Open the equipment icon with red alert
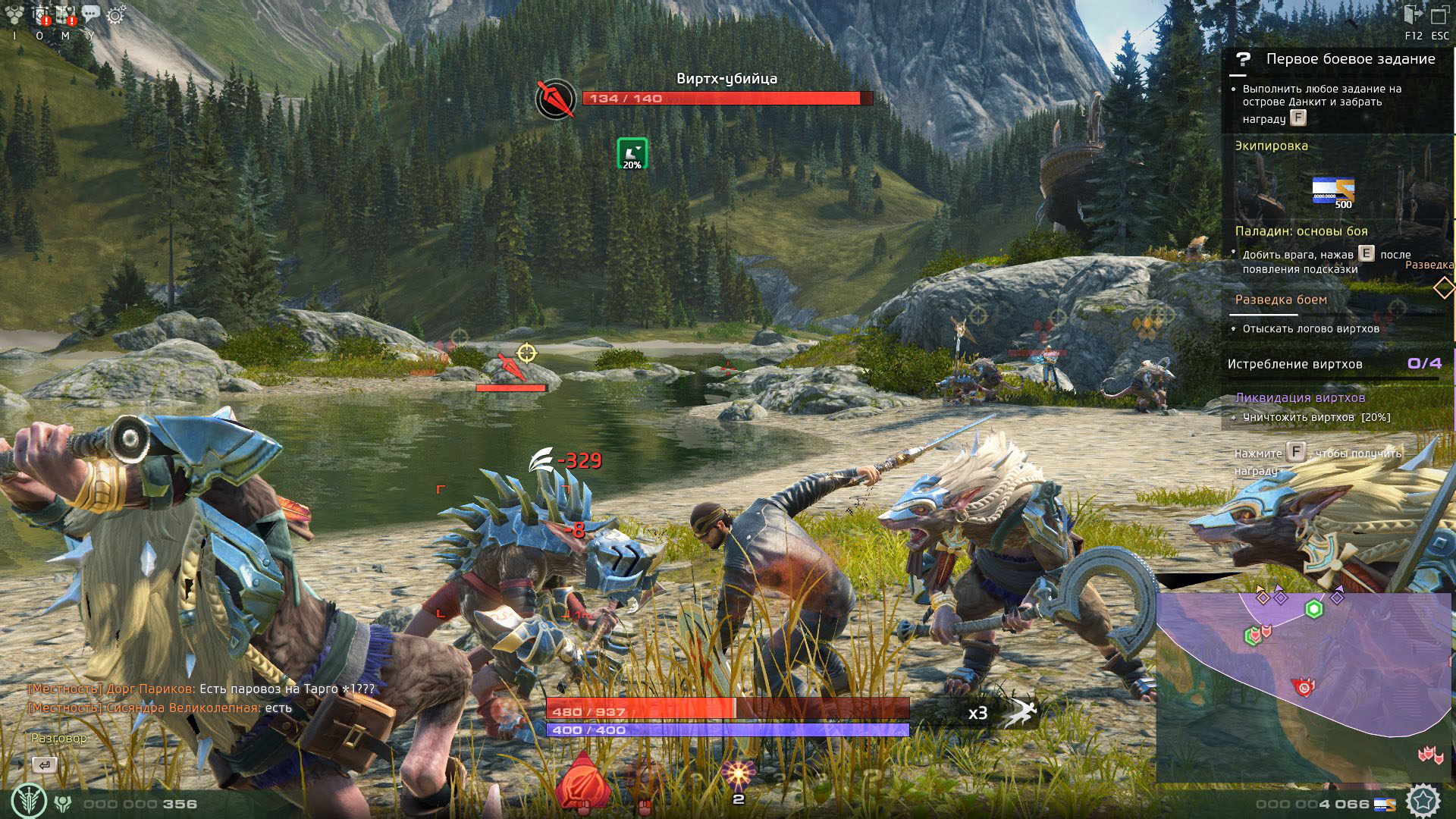The image size is (1456, 819). [40, 14]
